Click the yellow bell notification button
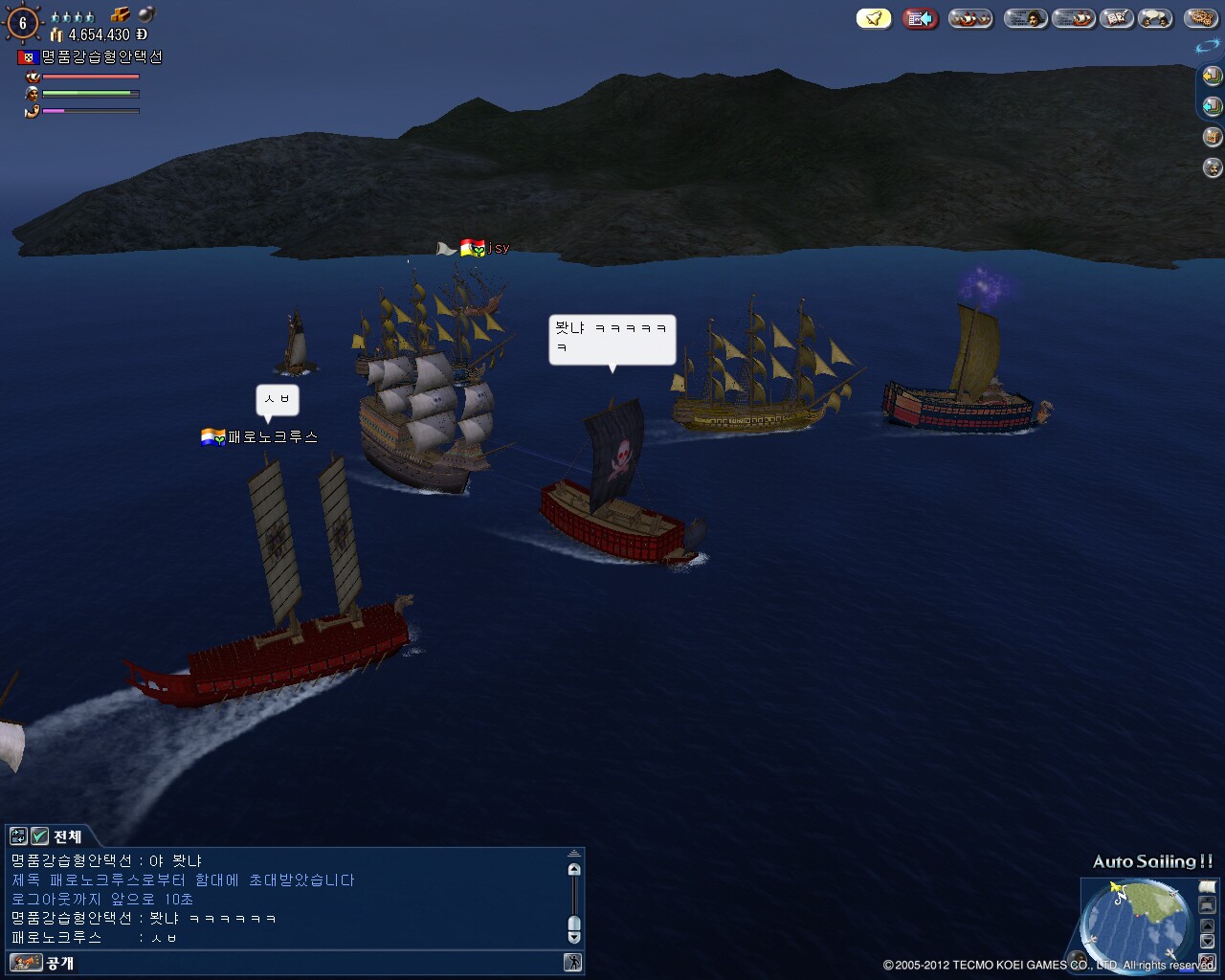This screenshot has width=1225, height=980. click(873, 18)
